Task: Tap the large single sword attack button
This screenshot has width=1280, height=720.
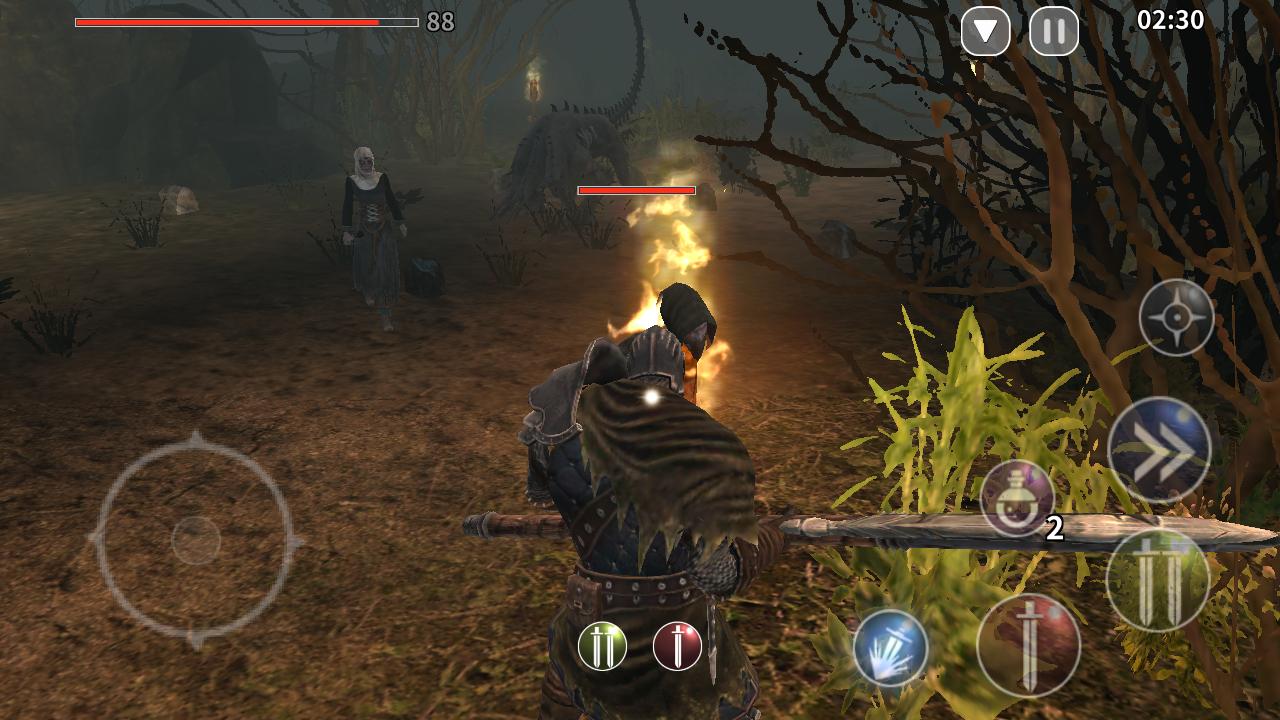Action: pos(1028,645)
